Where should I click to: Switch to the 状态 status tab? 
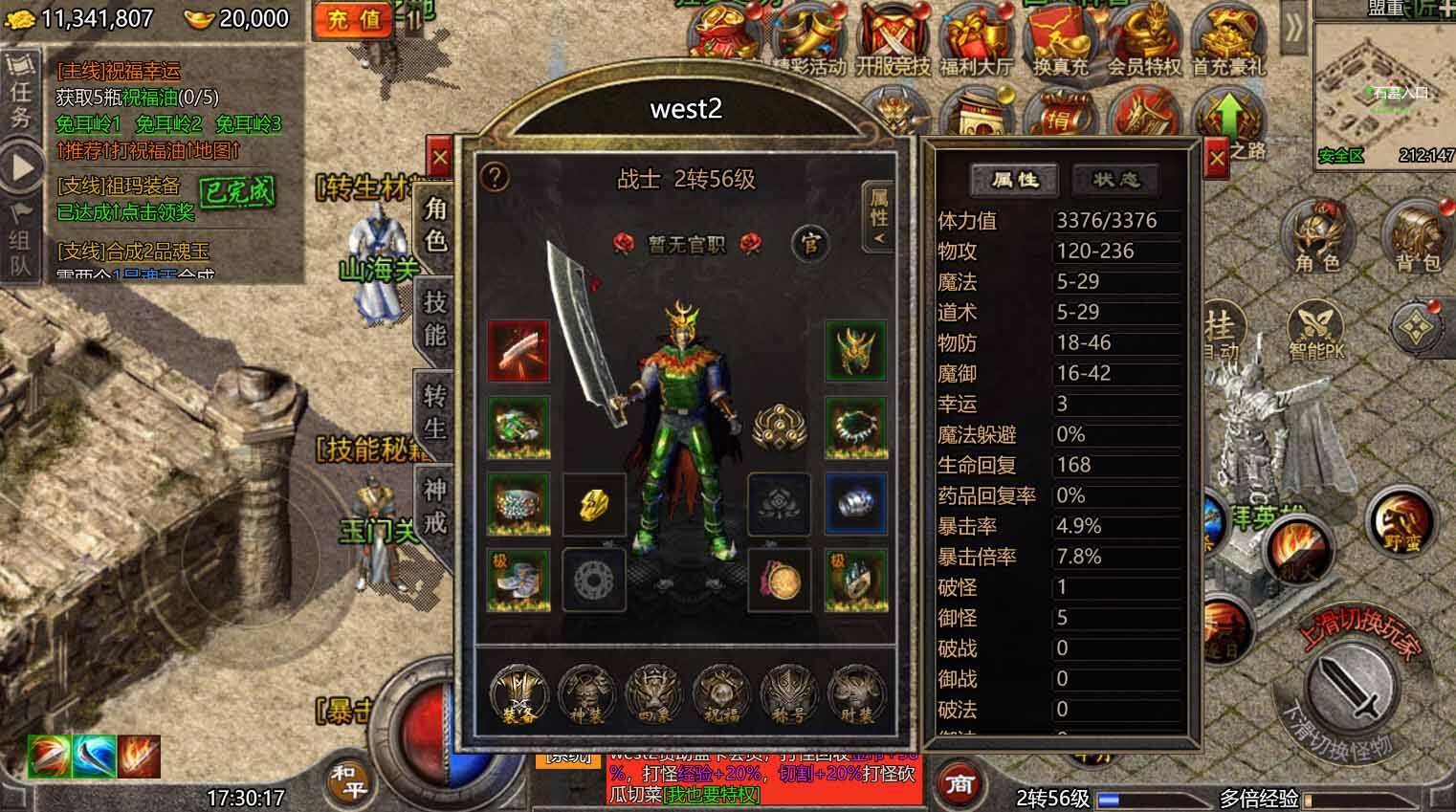[x=1115, y=180]
